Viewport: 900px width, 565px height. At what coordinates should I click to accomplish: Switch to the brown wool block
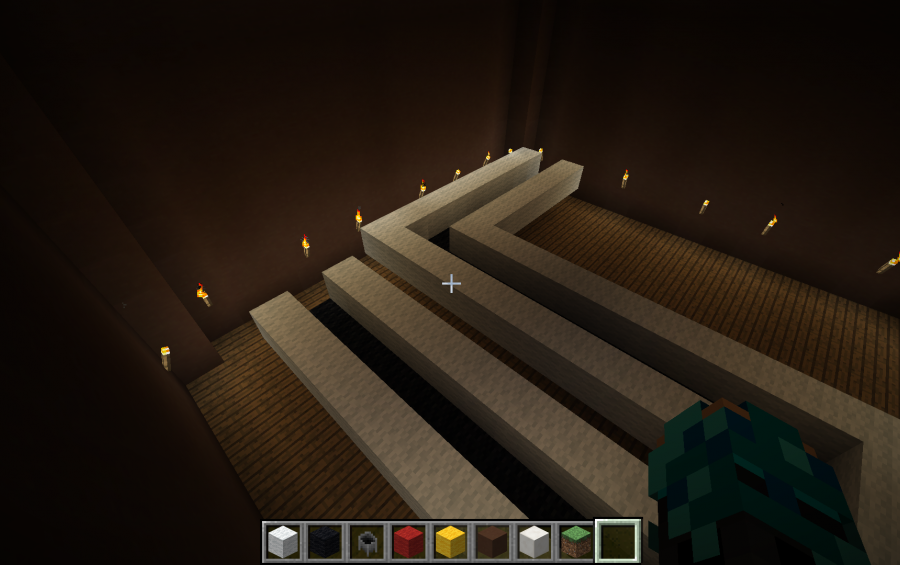click(x=492, y=542)
